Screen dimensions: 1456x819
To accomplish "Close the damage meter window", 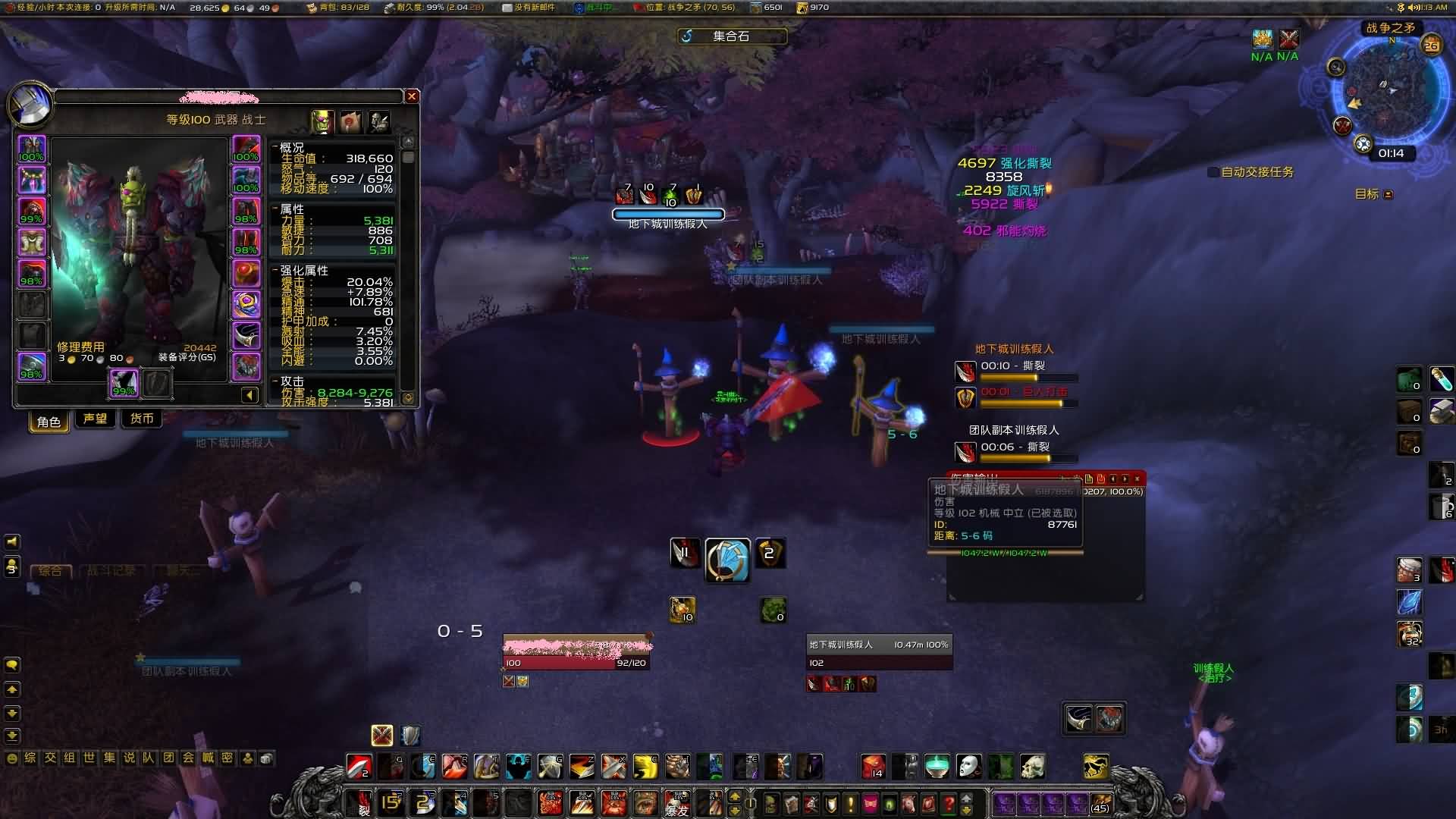I will click(x=1137, y=479).
